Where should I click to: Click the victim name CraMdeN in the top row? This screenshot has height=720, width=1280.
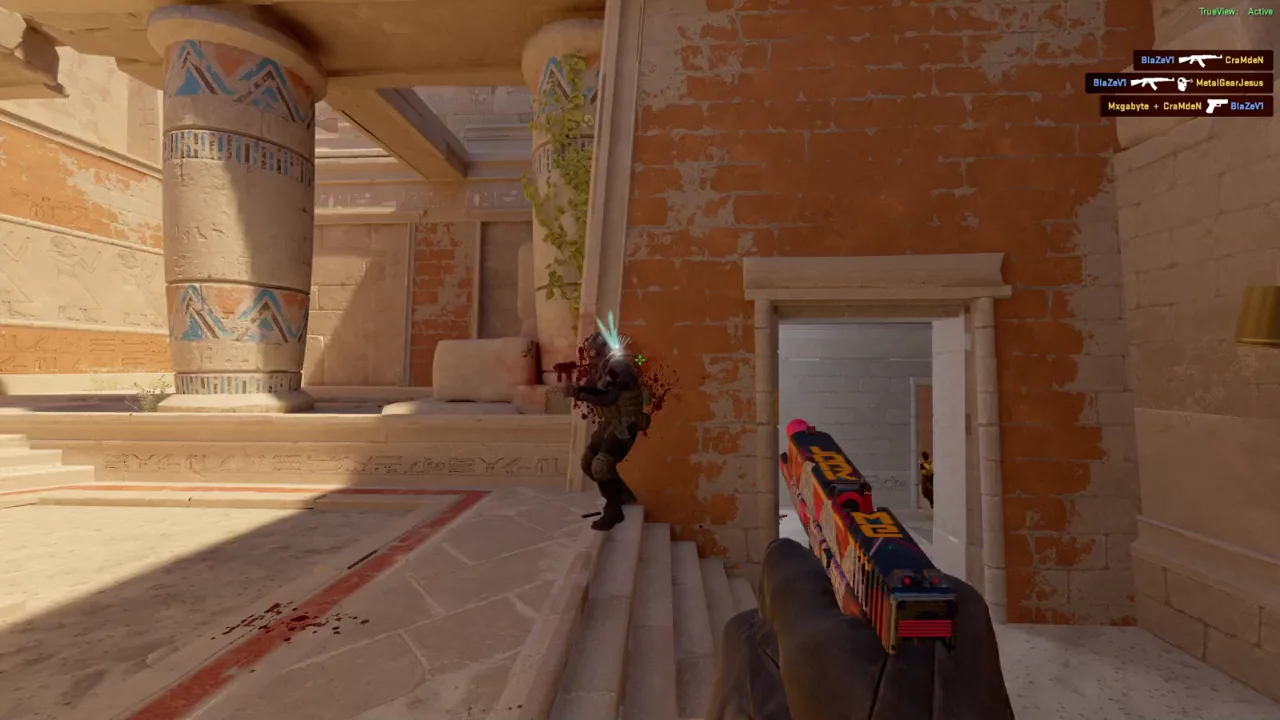coord(1244,60)
